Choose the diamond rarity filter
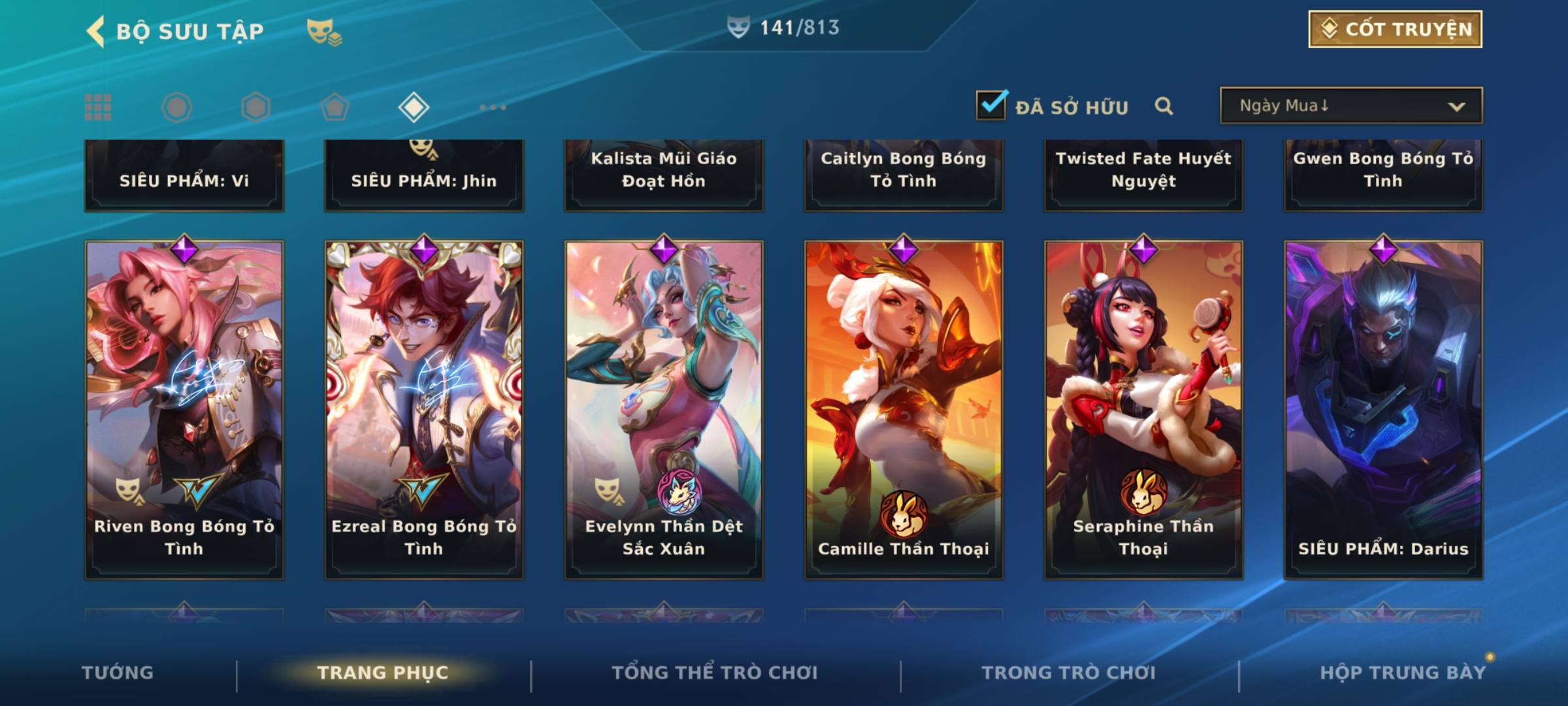1568x706 pixels. click(x=414, y=107)
